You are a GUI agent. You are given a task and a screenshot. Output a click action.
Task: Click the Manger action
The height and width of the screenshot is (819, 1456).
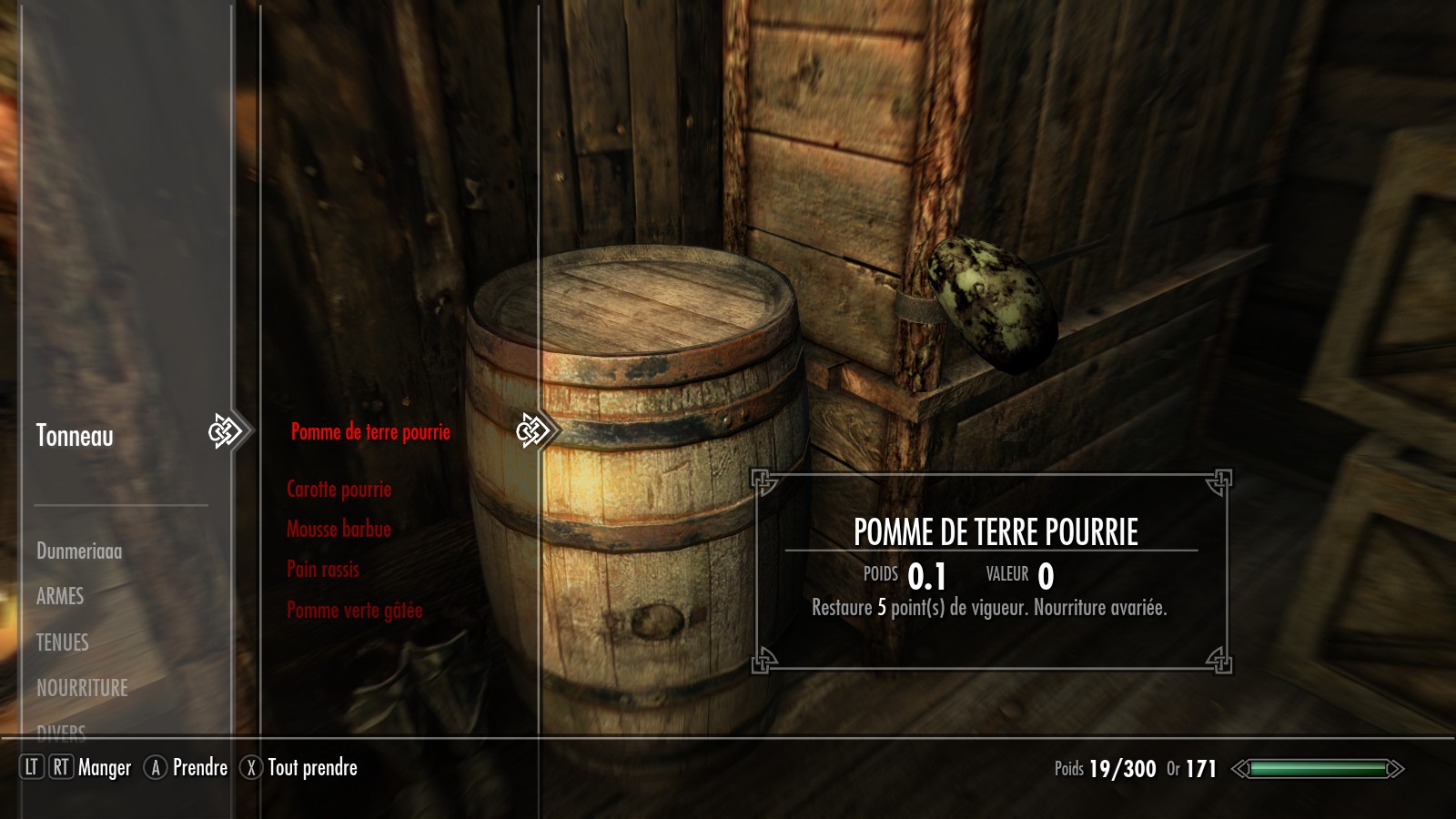pyautogui.click(x=104, y=768)
